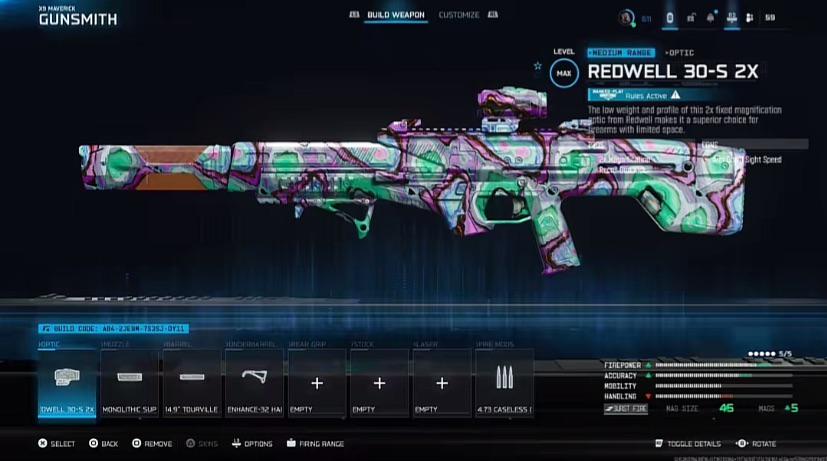
Task: Select the 4.73 Caseless fire mods slot
Action: (x=503, y=384)
